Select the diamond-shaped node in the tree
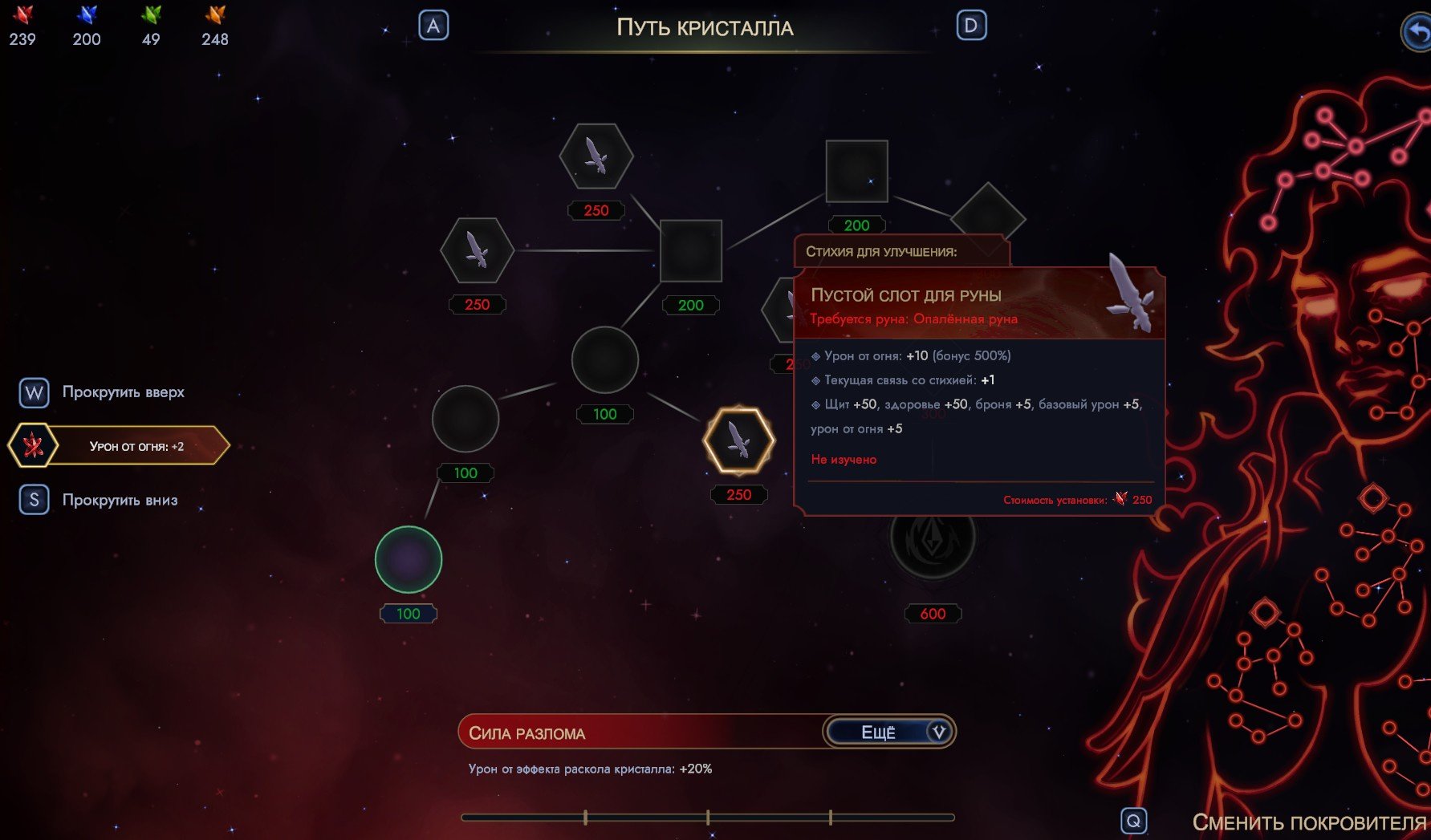This screenshot has height=840, width=1431. tap(988, 215)
